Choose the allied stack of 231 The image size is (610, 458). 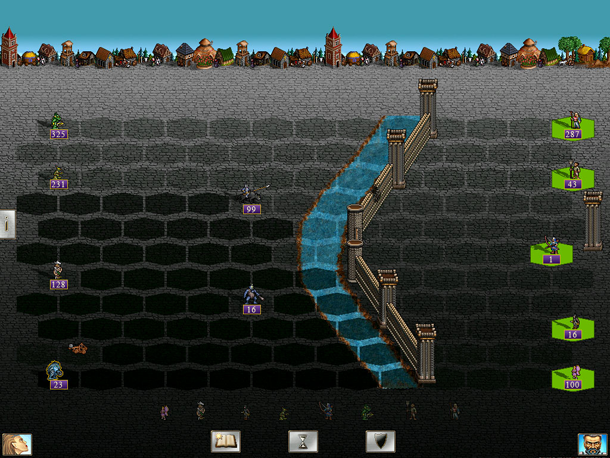[x=58, y=174]
